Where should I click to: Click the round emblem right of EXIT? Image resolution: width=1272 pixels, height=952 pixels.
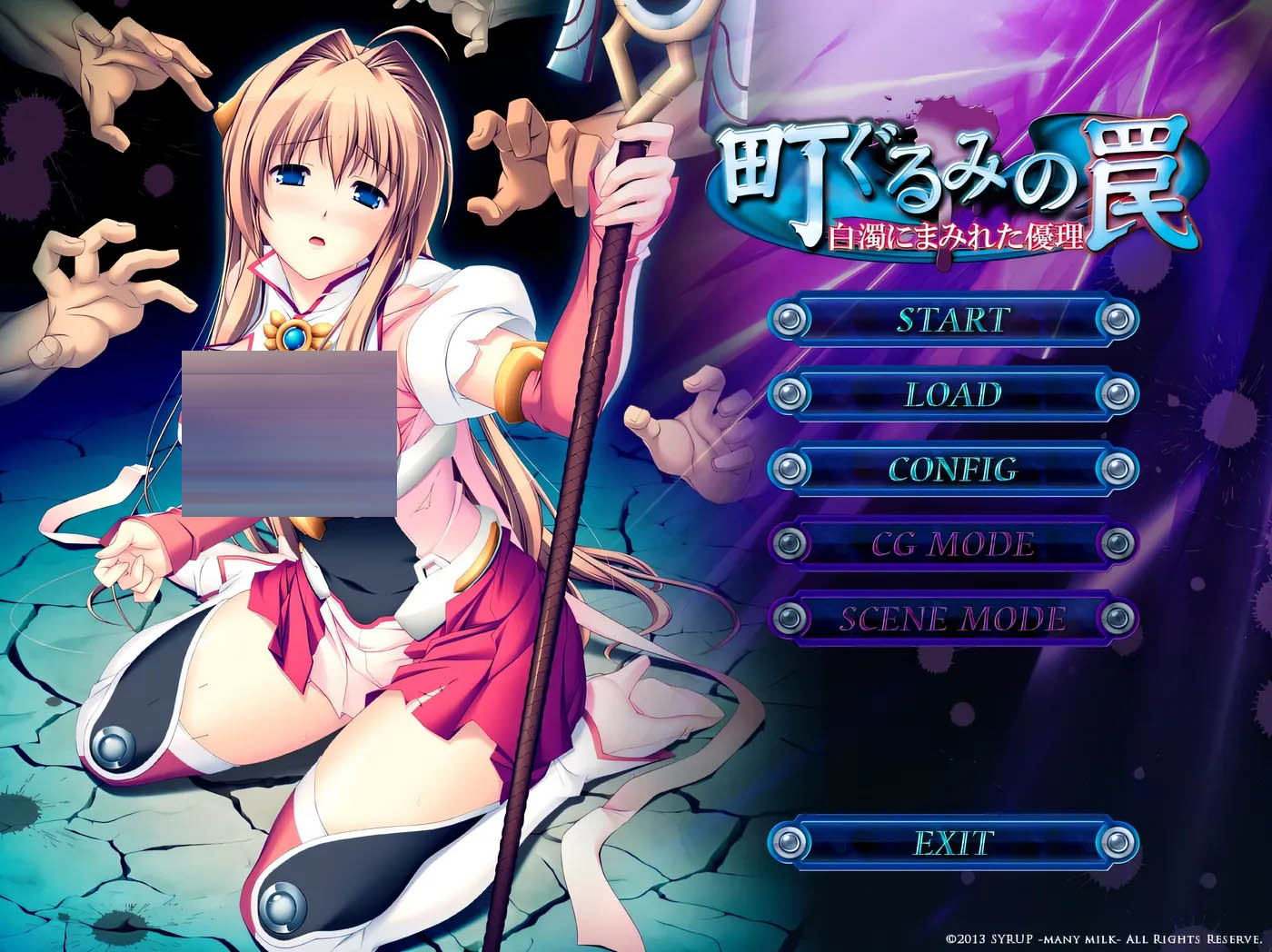pos(1118,842)
